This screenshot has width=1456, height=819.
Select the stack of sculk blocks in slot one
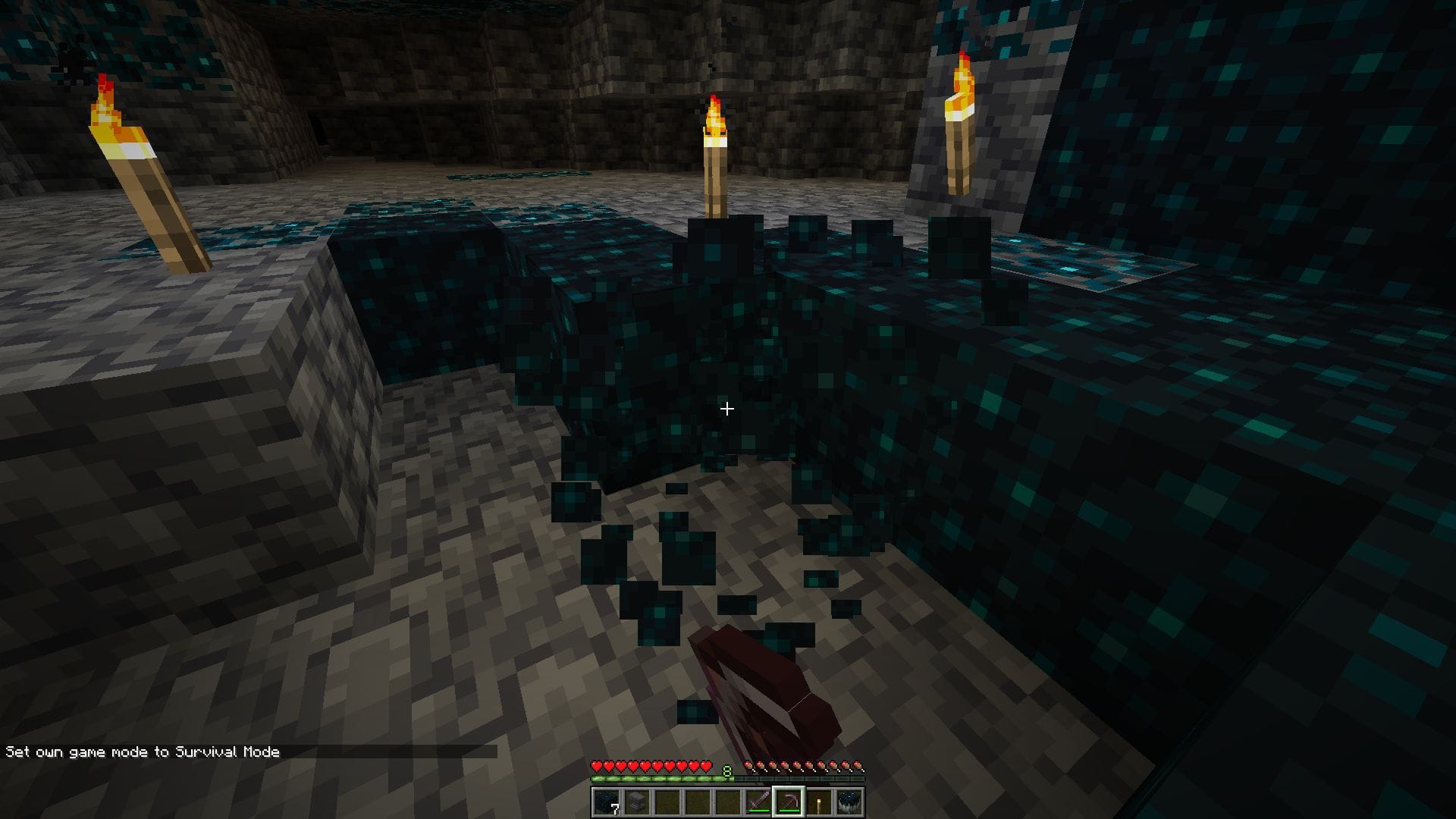(x=607, y=800)
